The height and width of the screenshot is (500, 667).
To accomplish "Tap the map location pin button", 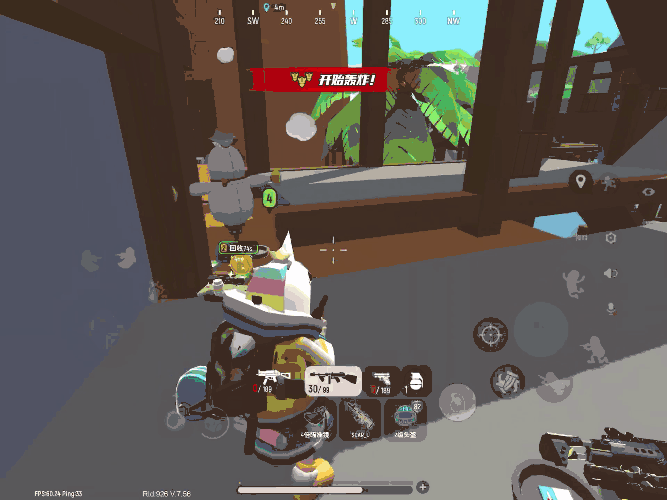I will click(x=579, y=181).
